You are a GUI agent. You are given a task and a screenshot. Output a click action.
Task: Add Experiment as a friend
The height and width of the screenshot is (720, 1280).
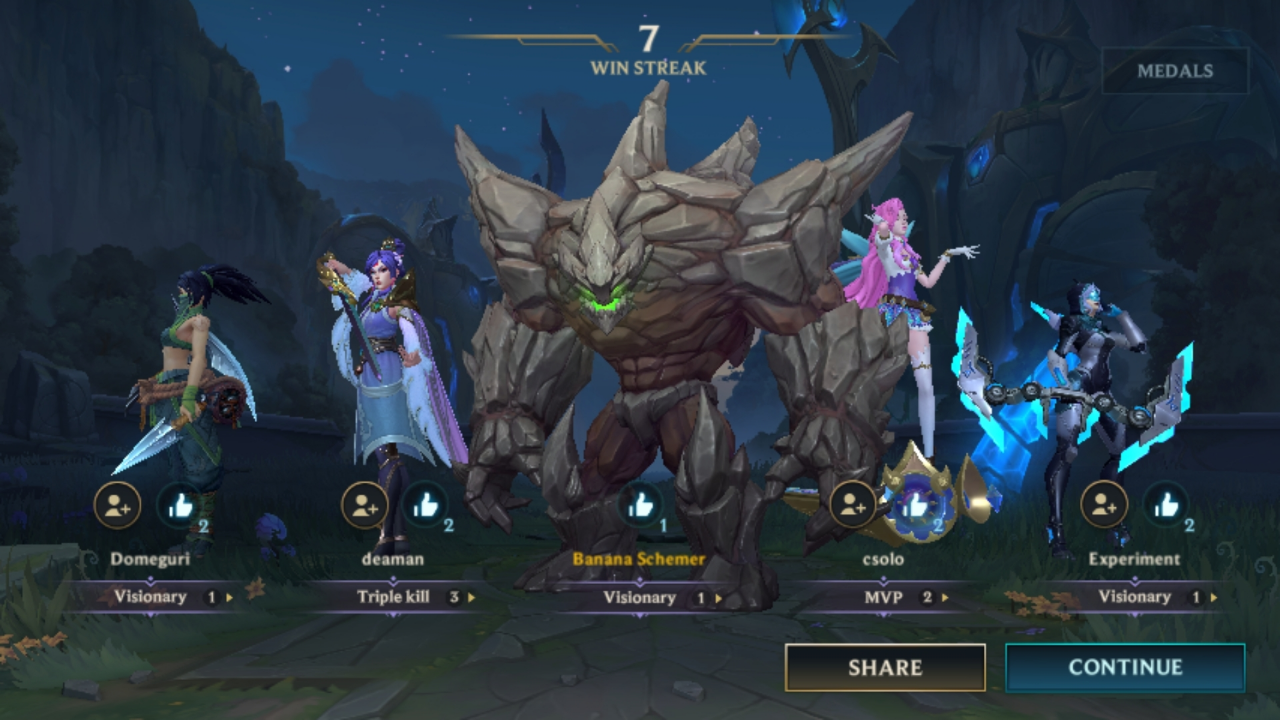(1104, 505)
